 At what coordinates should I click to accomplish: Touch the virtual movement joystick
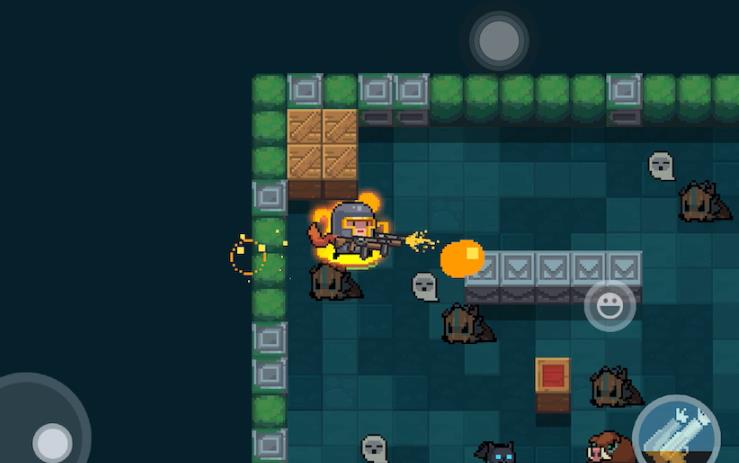coord(50,440)
